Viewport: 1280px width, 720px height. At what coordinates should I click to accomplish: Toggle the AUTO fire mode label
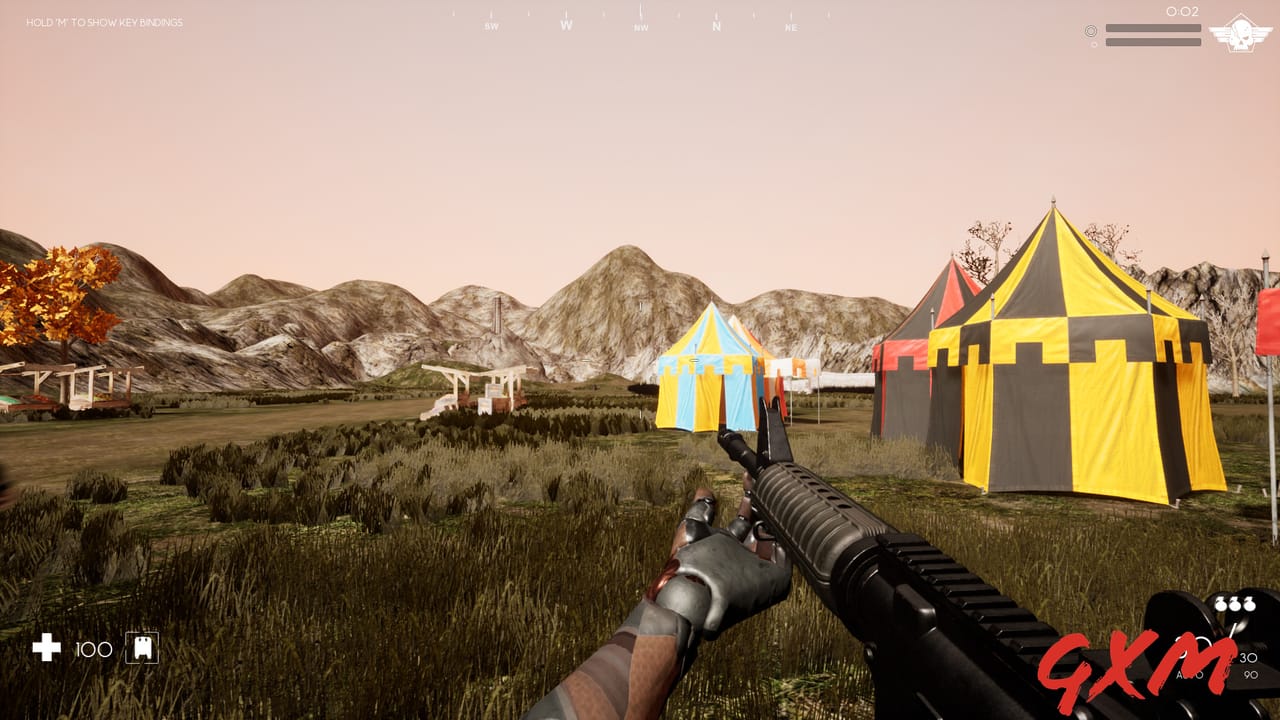1191,675
